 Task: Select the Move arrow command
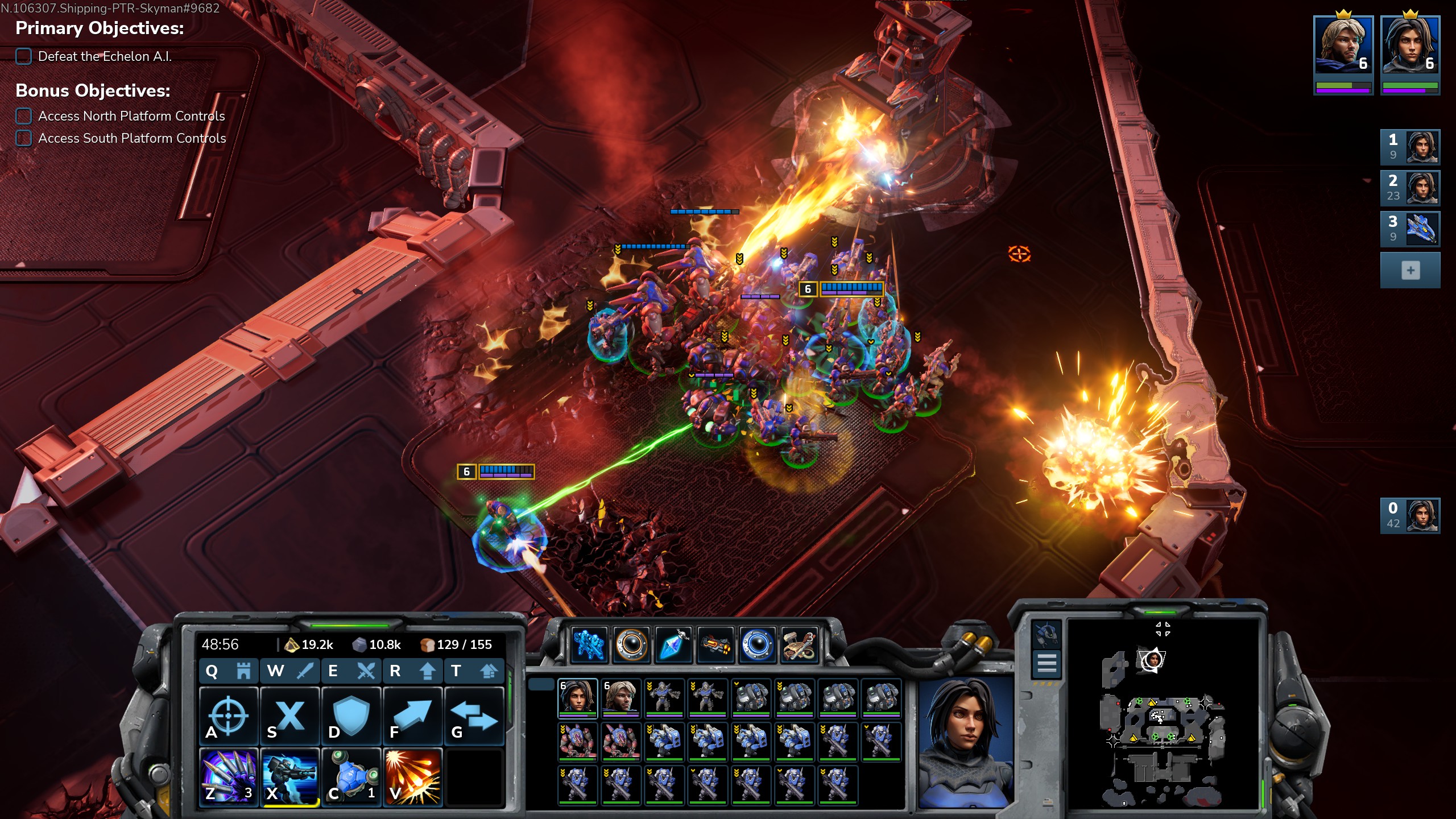(412, 715)
